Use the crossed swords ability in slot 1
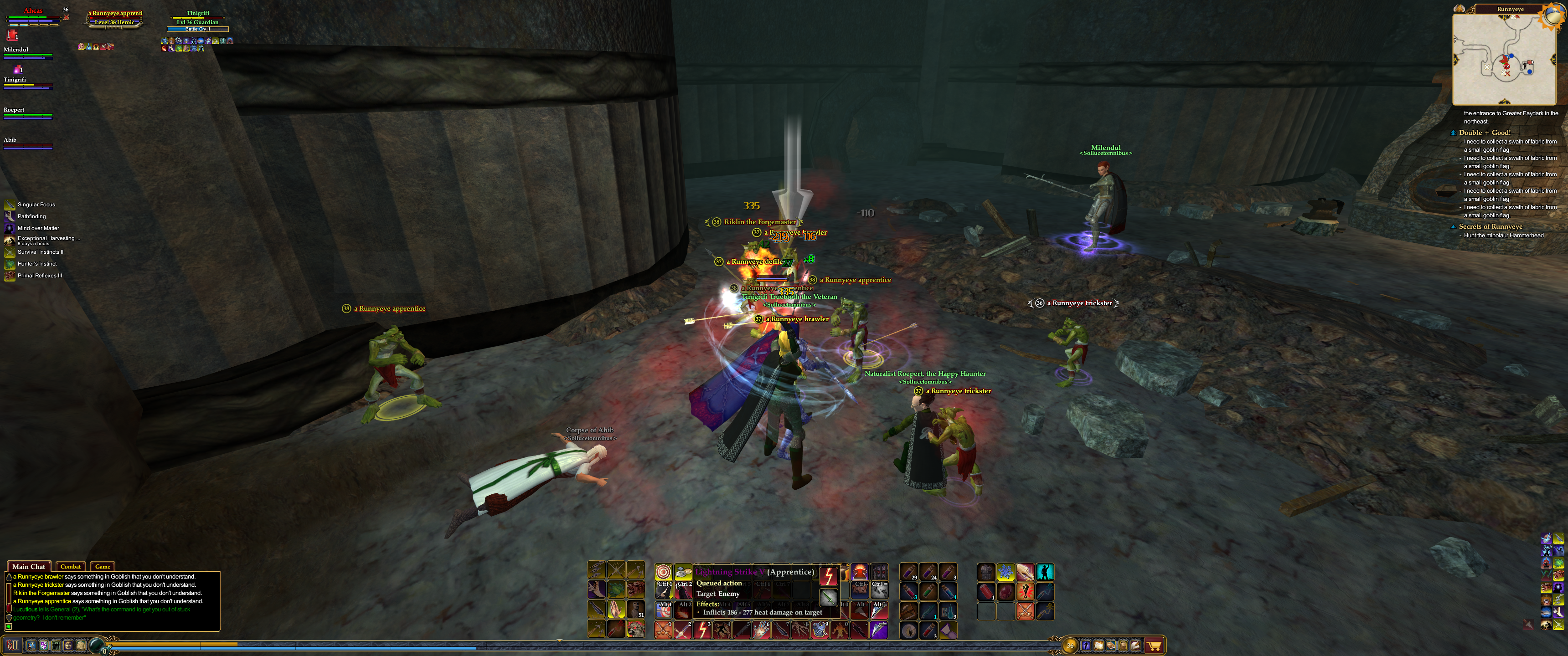1568x656 pixels. [x=664, y=630]
